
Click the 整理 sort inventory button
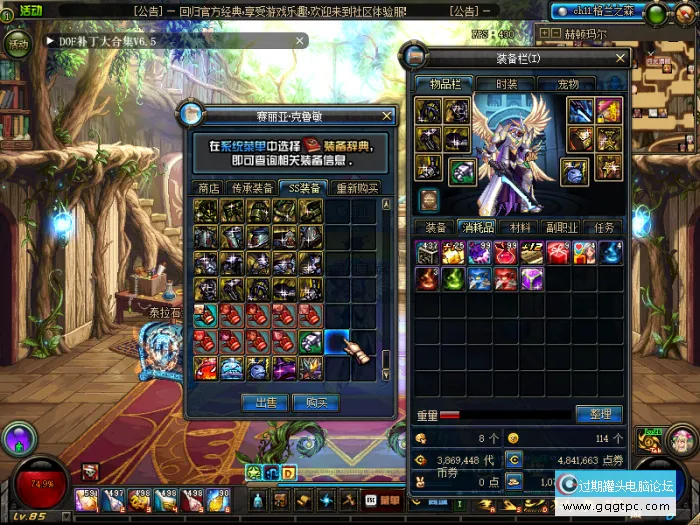click(599, 414)
